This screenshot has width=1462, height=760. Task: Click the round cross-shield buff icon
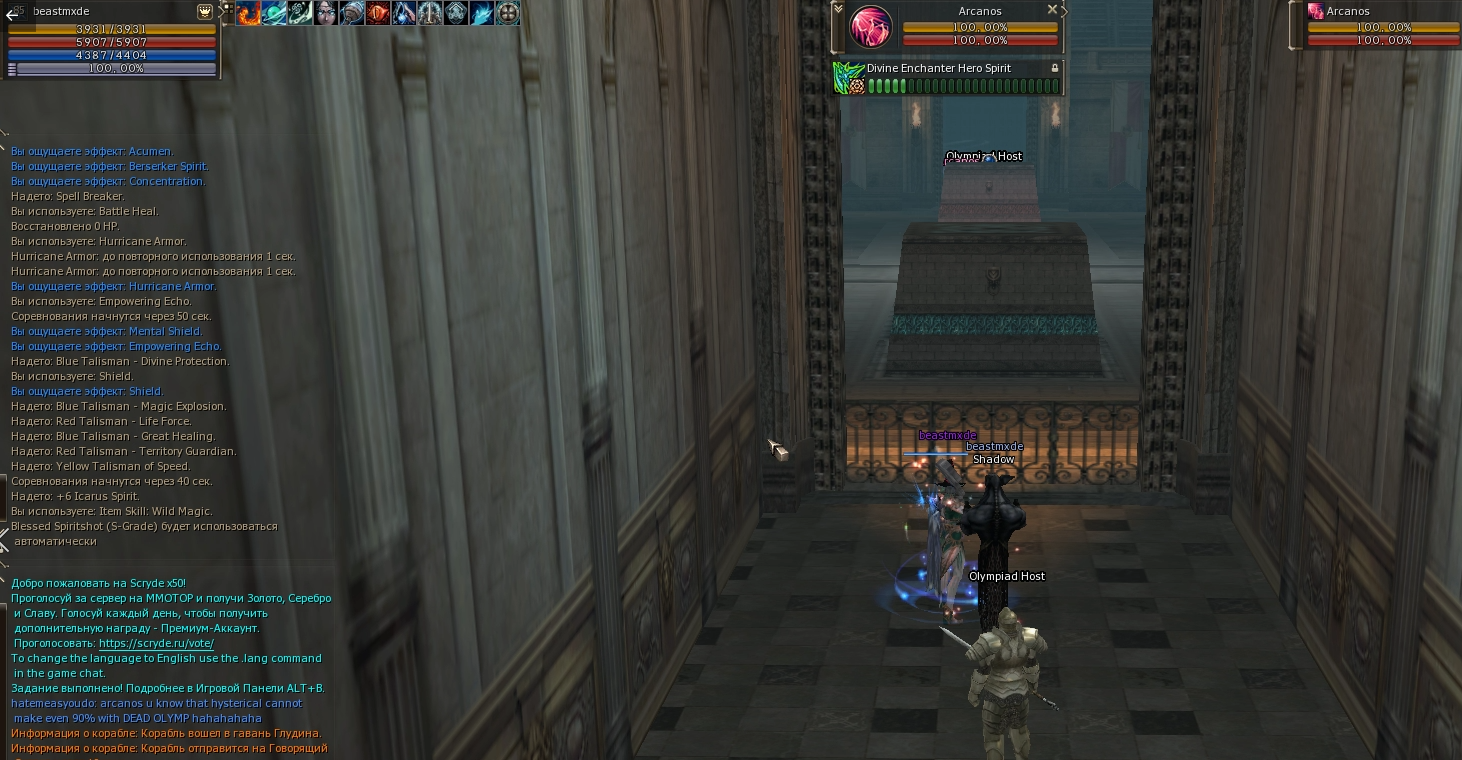pyautogui.click(x=508, y=13)
